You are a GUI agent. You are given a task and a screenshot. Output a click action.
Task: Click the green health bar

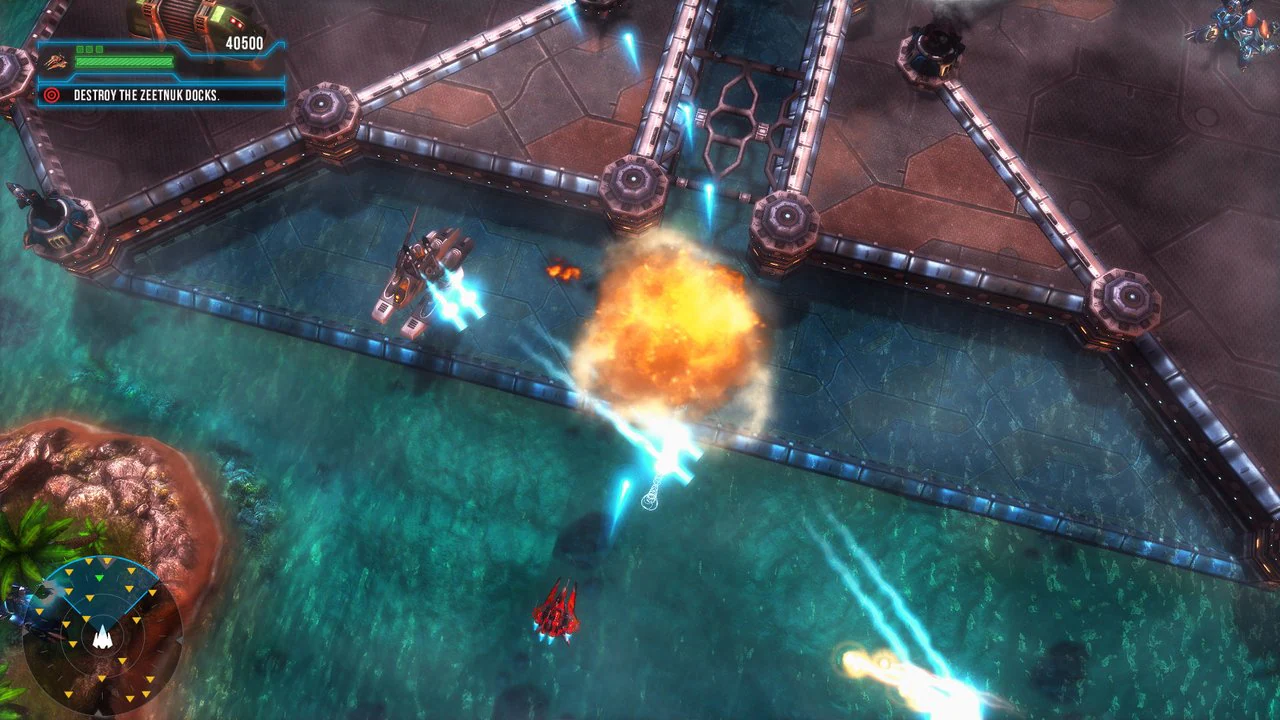(x=125, y=60)
